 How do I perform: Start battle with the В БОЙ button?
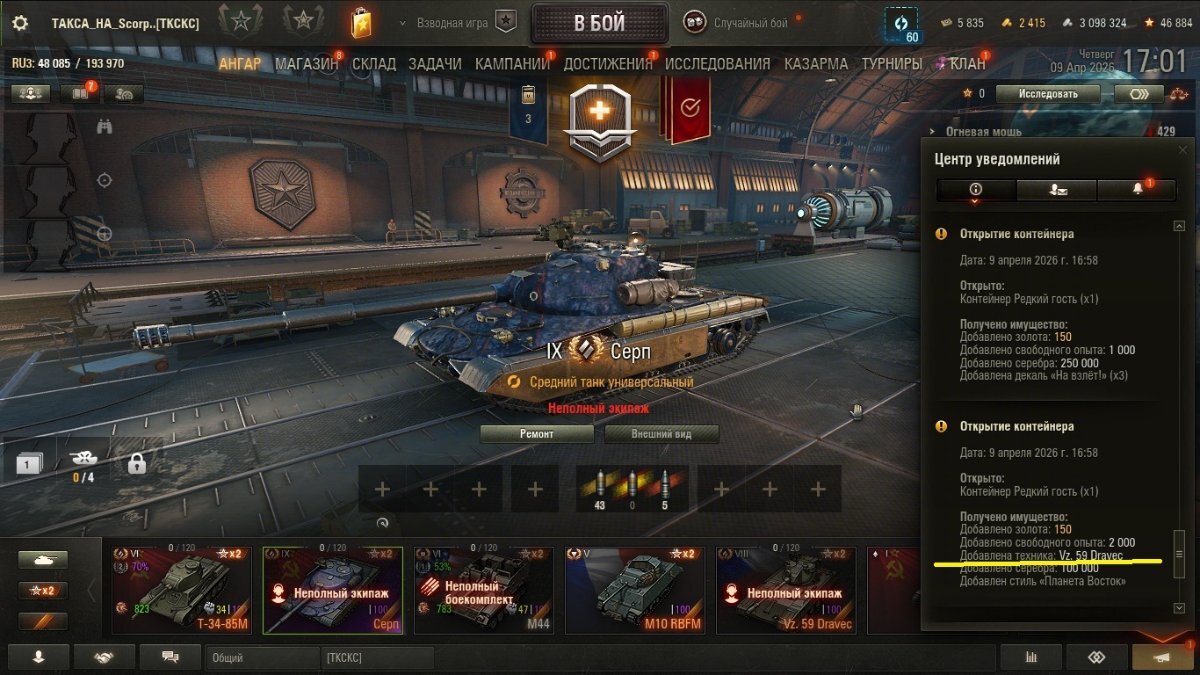pyautogui.click(x=599, y=23)
